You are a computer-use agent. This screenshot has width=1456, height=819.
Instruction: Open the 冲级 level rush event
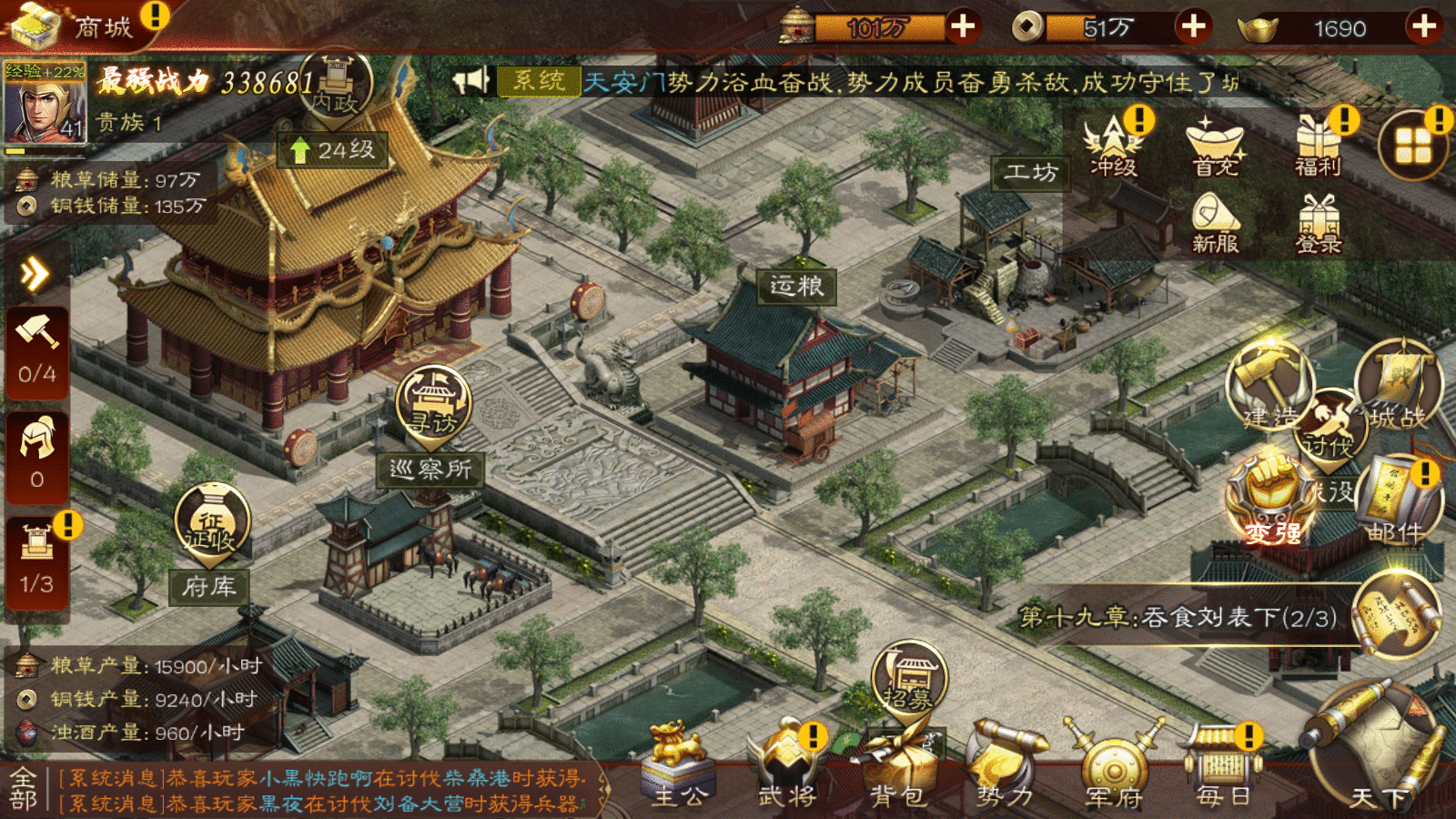tap(1114, 146)
